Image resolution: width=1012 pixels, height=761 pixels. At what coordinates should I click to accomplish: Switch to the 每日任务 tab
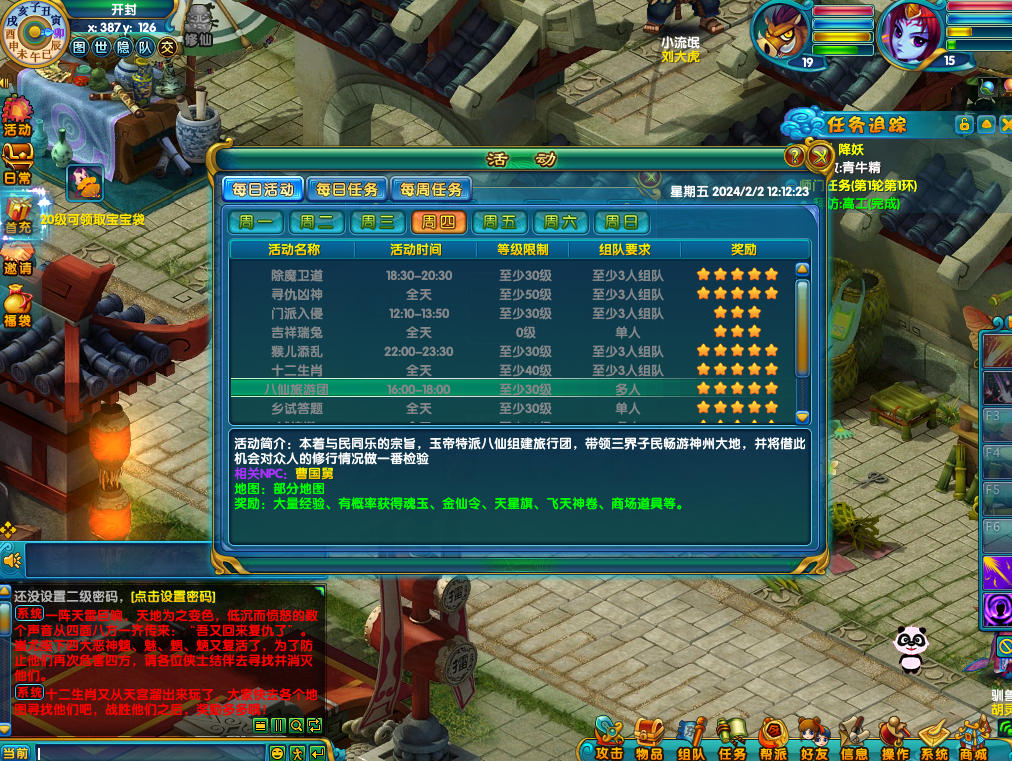coord(347,189)
